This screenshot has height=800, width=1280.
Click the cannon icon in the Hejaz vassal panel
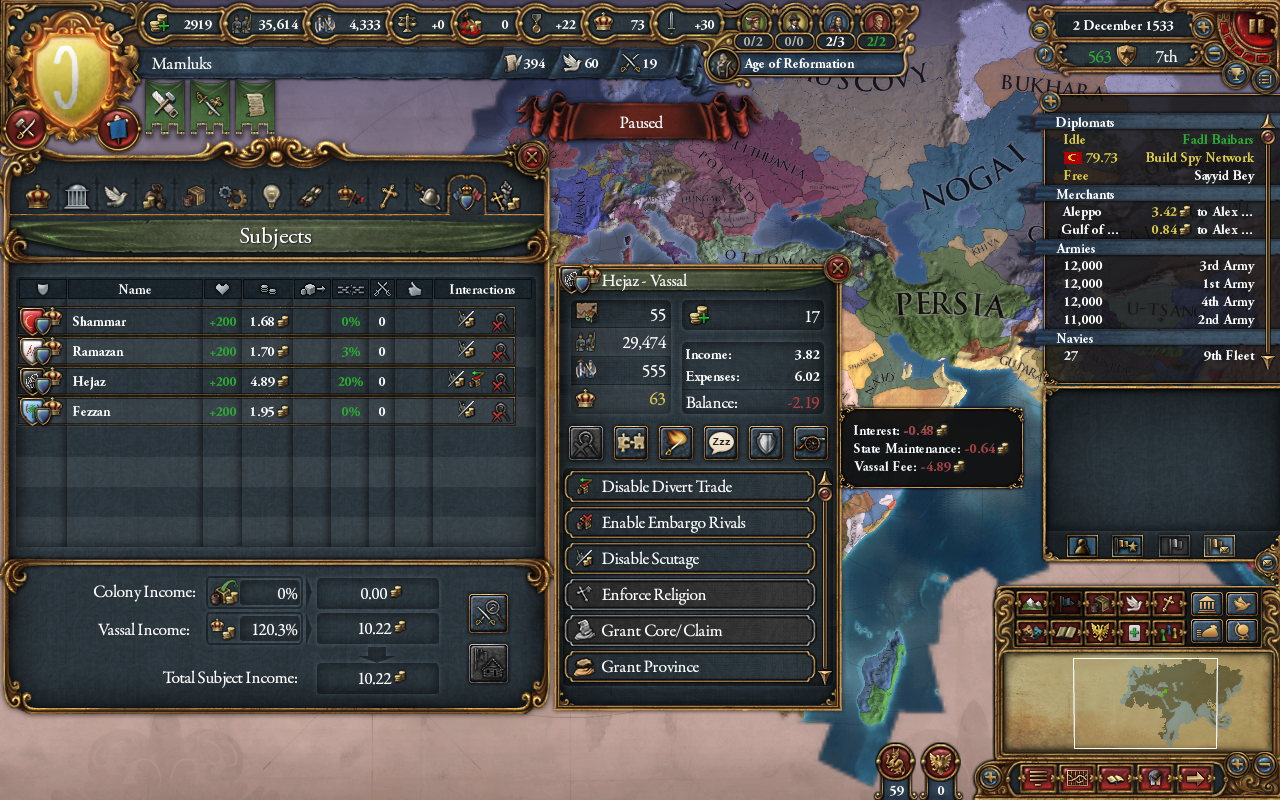click(x=810, y=443)
